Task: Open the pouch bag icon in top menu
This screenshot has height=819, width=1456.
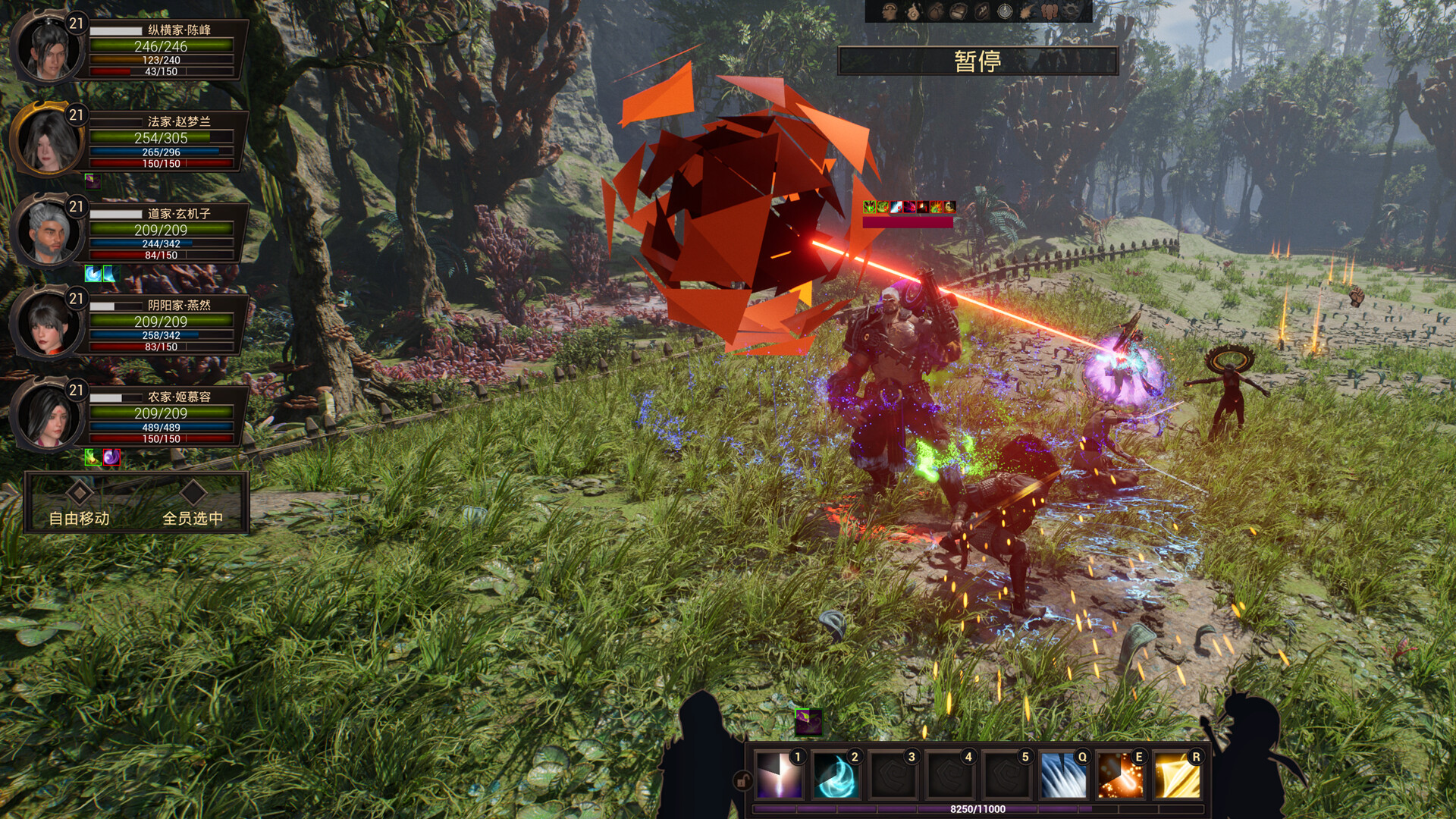Action: 937,11
